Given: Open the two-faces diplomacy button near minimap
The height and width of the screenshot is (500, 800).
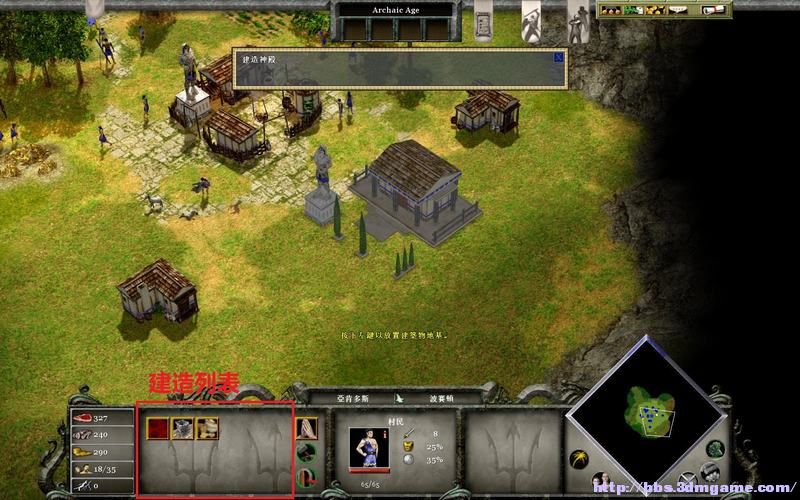Looking at the screenshot, I should point(603,483).
